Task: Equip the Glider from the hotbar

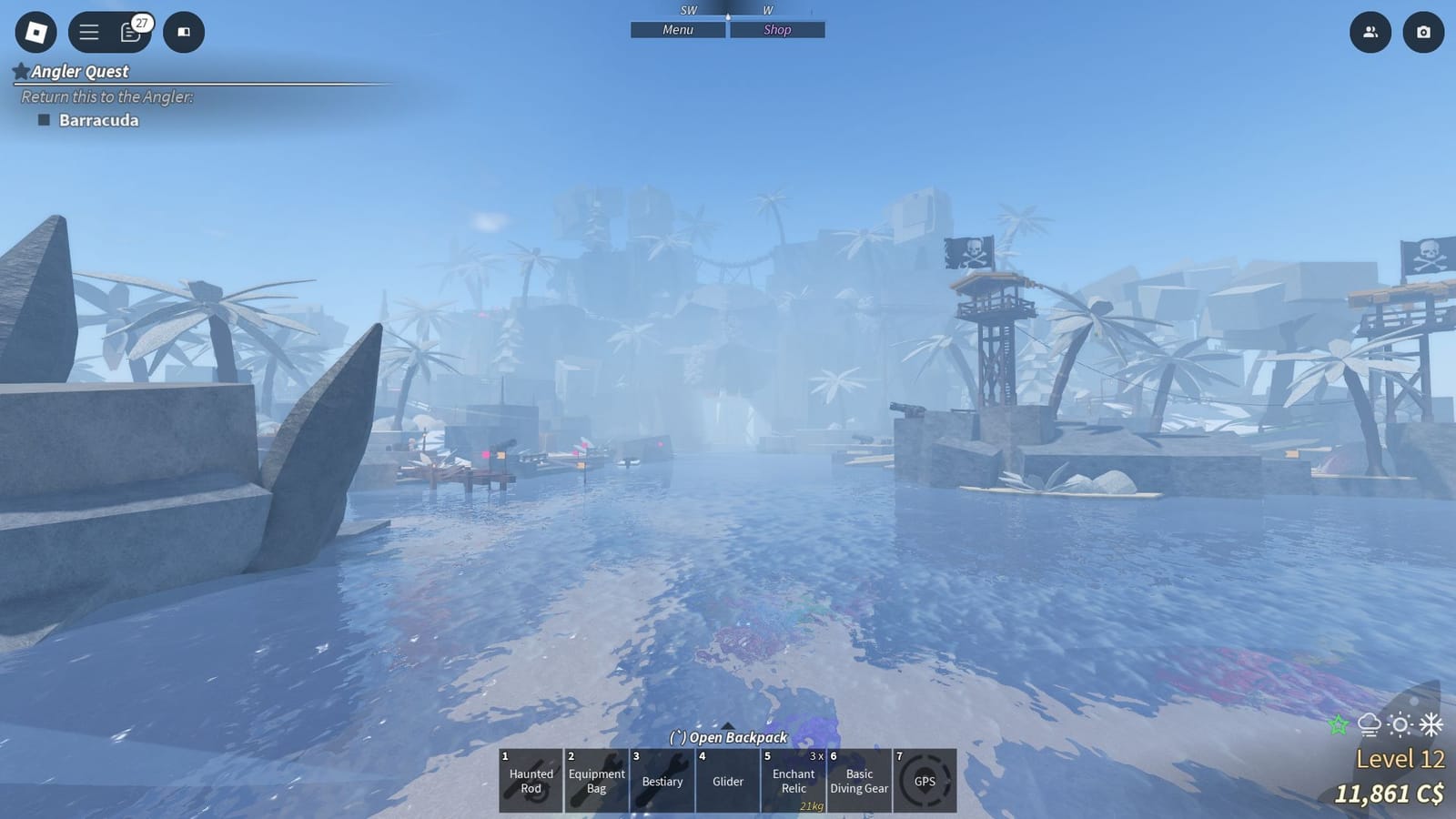Action: click(727, 781)
